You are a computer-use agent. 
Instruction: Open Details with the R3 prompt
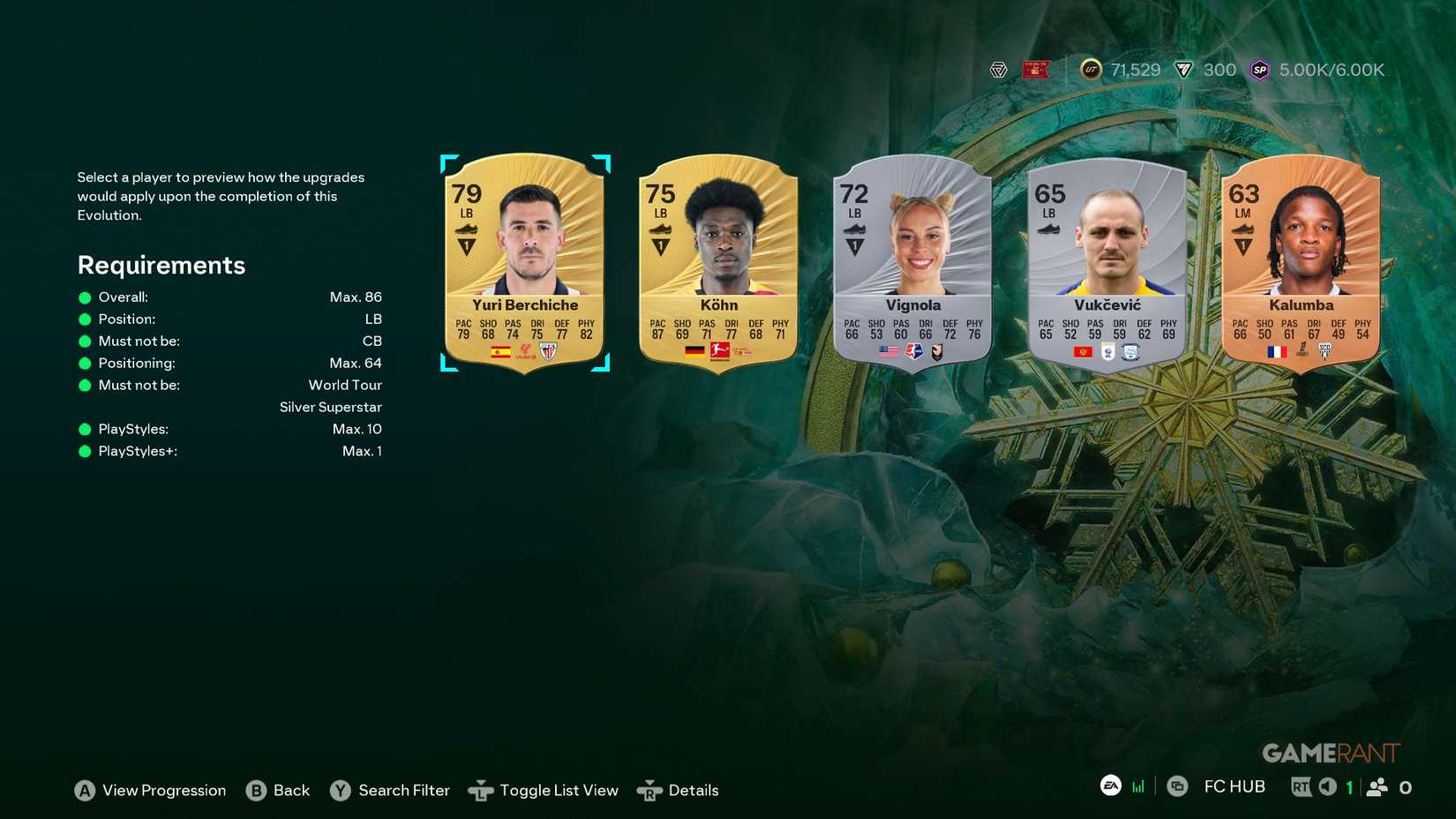[679, 791]
